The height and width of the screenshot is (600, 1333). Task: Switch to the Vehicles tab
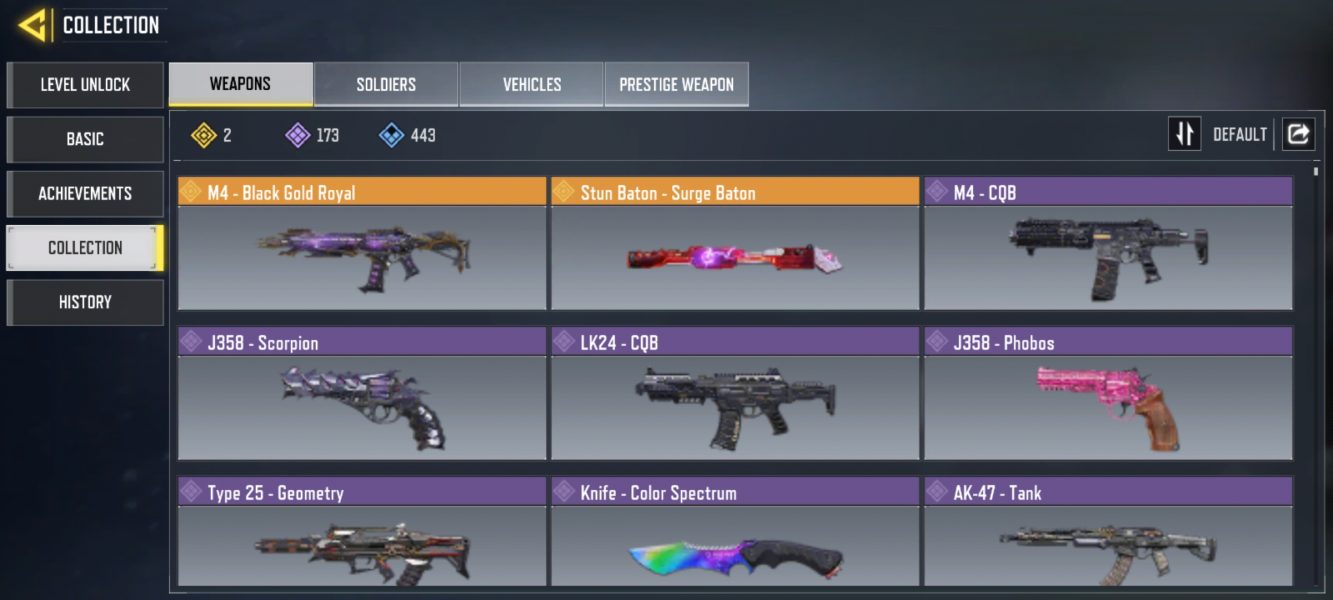tap(531, 84)
